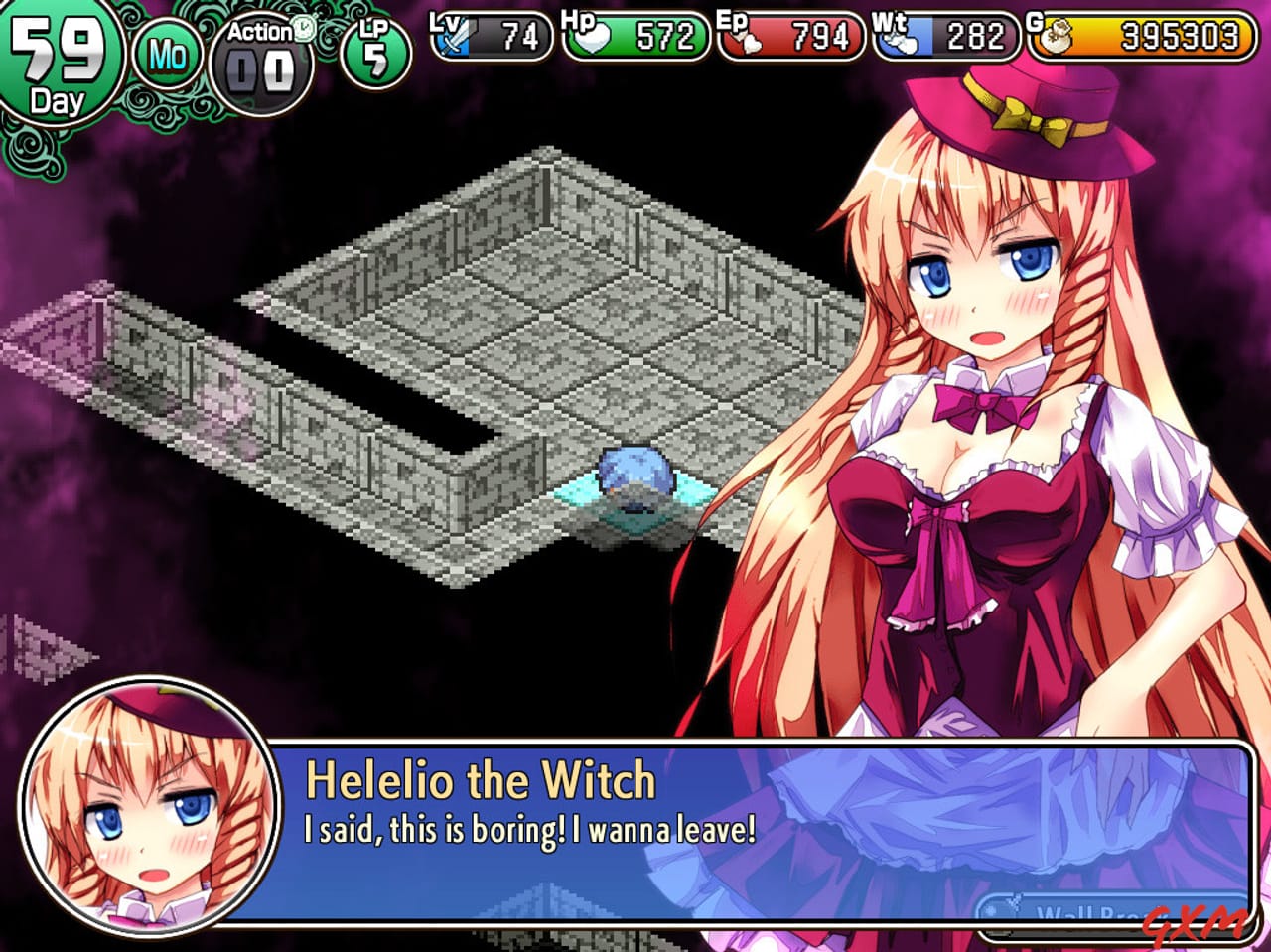The height and width of the screenshot is (952, 1271).
Task: Click the Helelio the Witch name label
Action: pos(481,781)
